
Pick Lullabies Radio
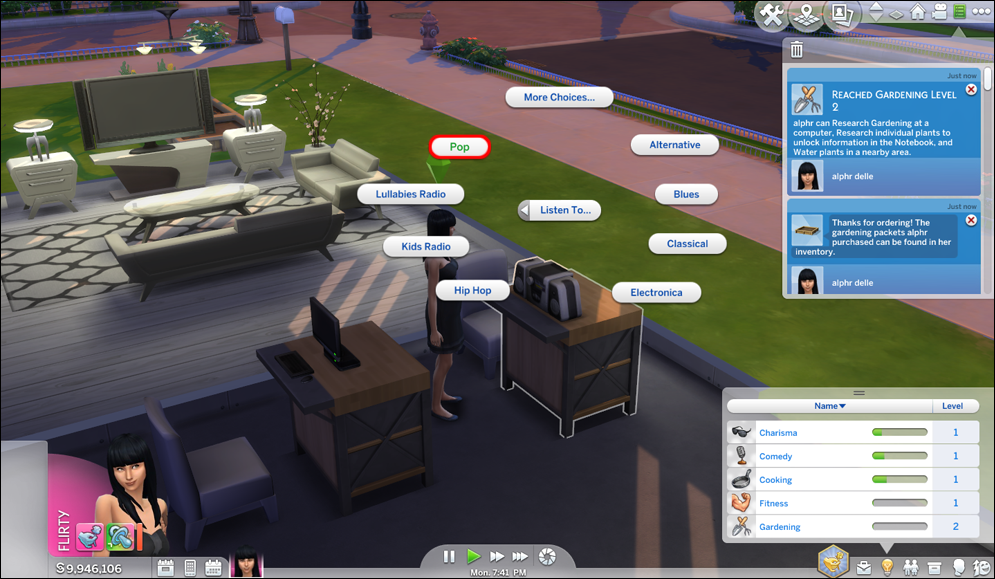[410, 194]
